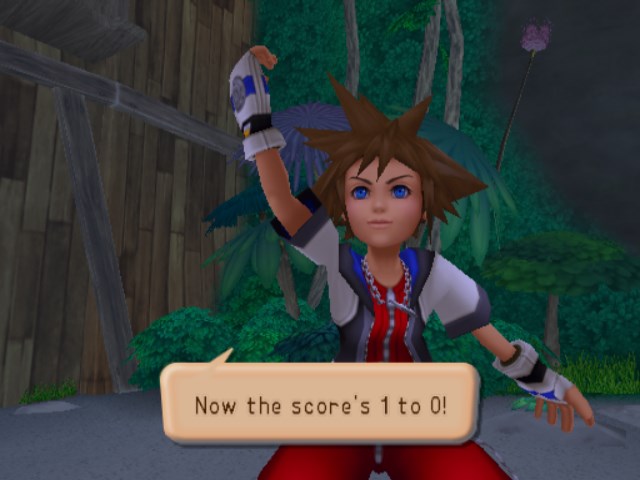
Task: Advance the "Now the score's 1 to 0!" dialogue box
Action: point(320,404)
